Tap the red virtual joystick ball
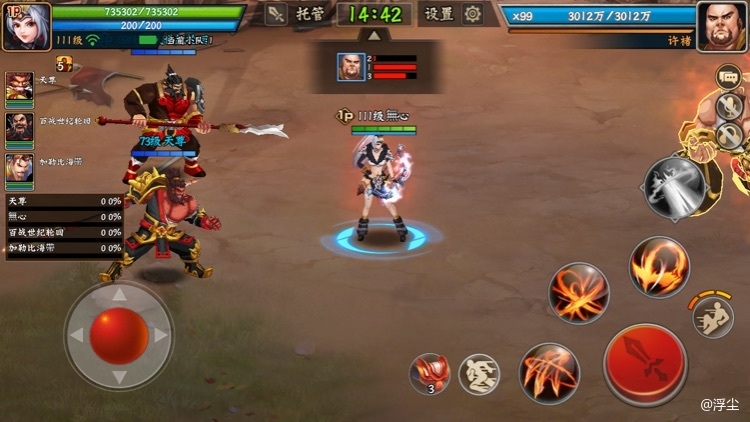This screenshot has height=422, width=750. [119, 336]
